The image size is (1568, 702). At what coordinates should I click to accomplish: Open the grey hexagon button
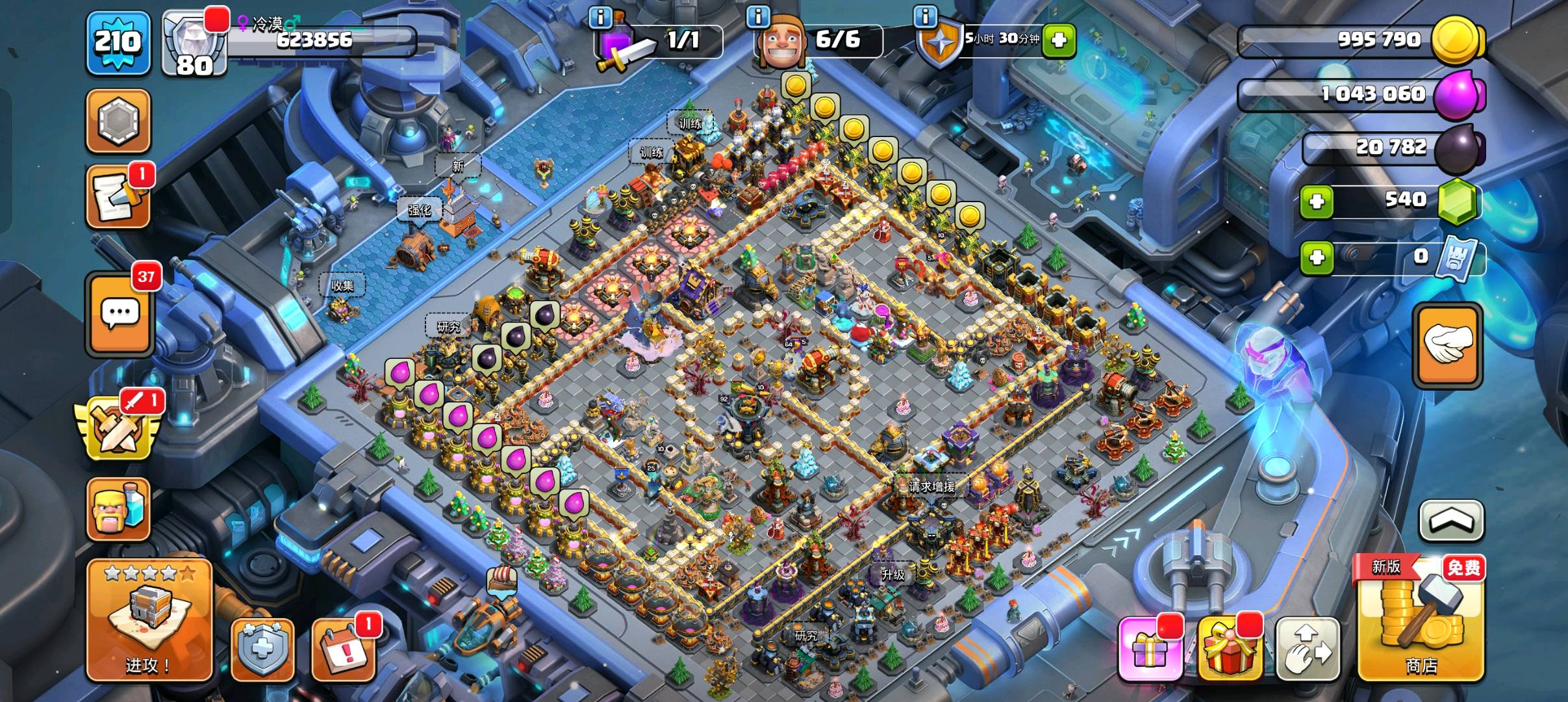click(119, 121)
